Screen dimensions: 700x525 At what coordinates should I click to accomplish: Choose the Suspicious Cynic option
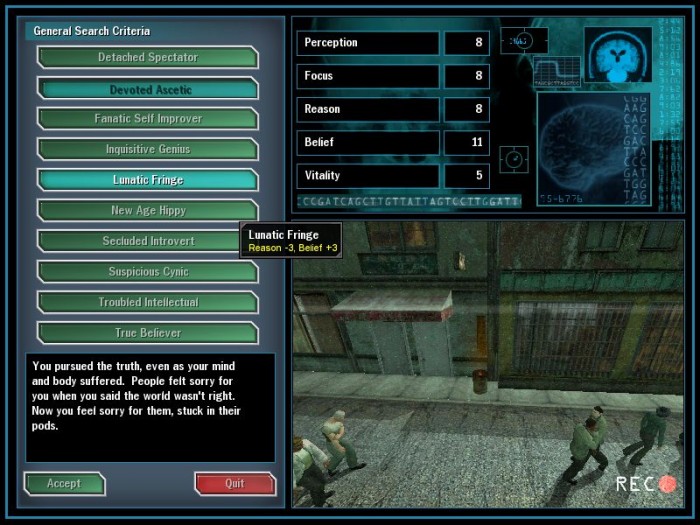[148, 272]
